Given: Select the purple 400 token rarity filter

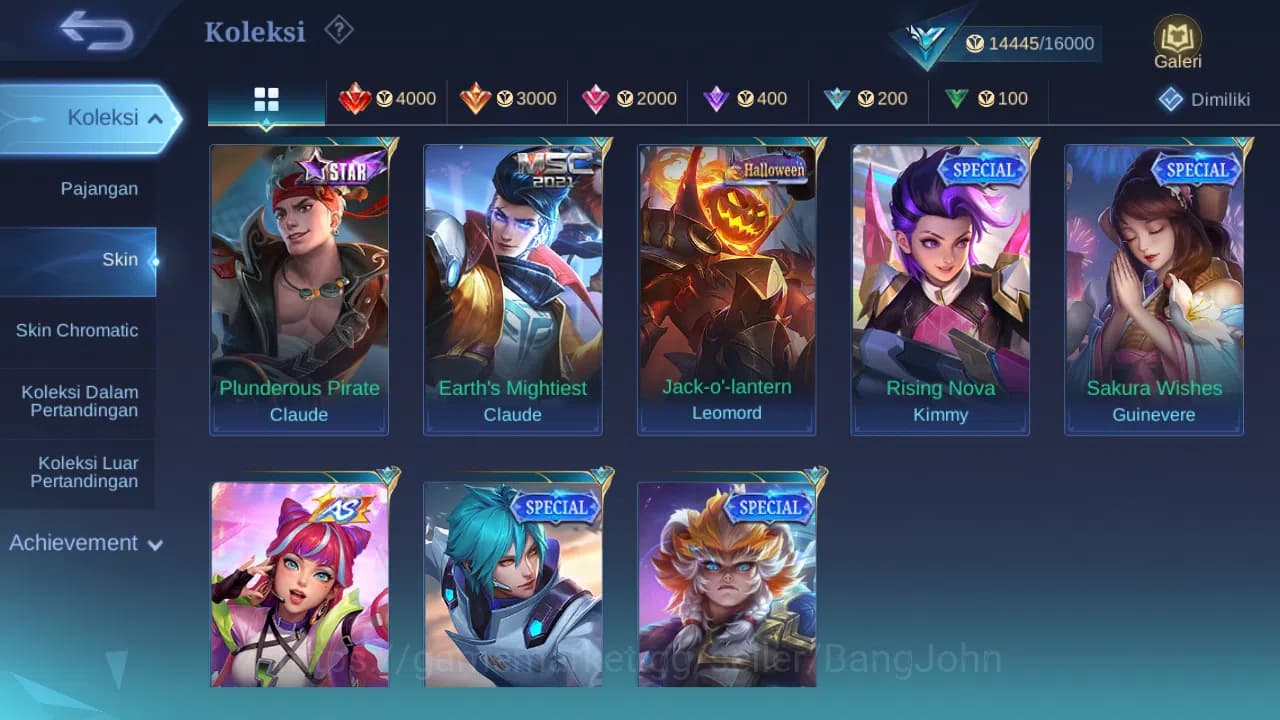Looking at the screenshot, I should coord(749,99).
